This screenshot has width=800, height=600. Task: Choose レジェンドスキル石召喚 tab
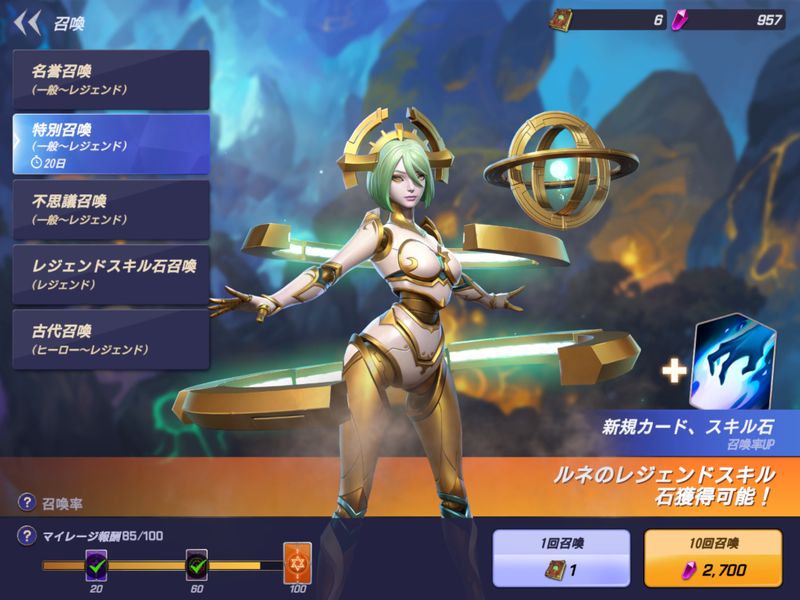(110, 274)
